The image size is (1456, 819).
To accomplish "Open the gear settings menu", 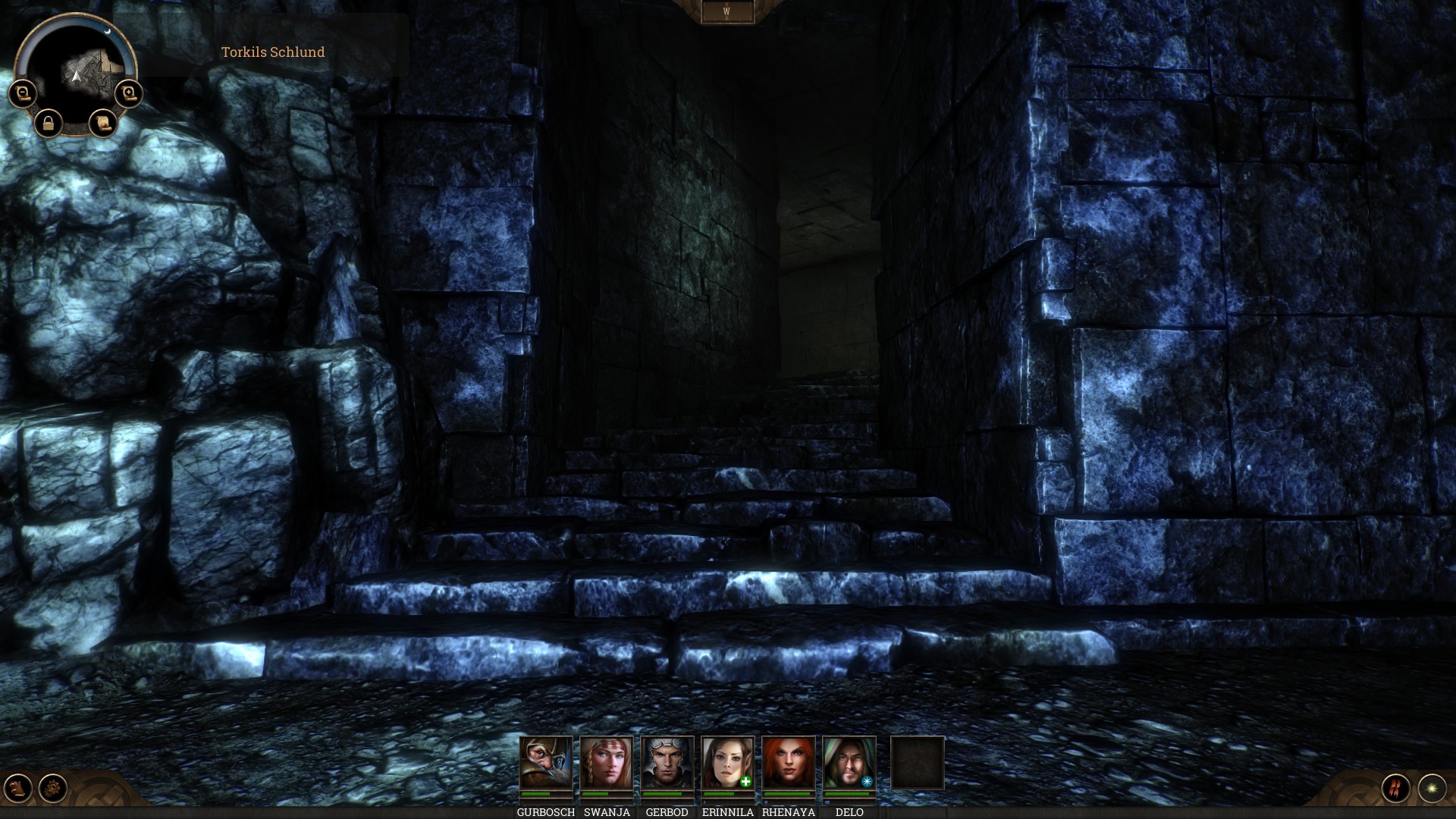I will (53, 788).
